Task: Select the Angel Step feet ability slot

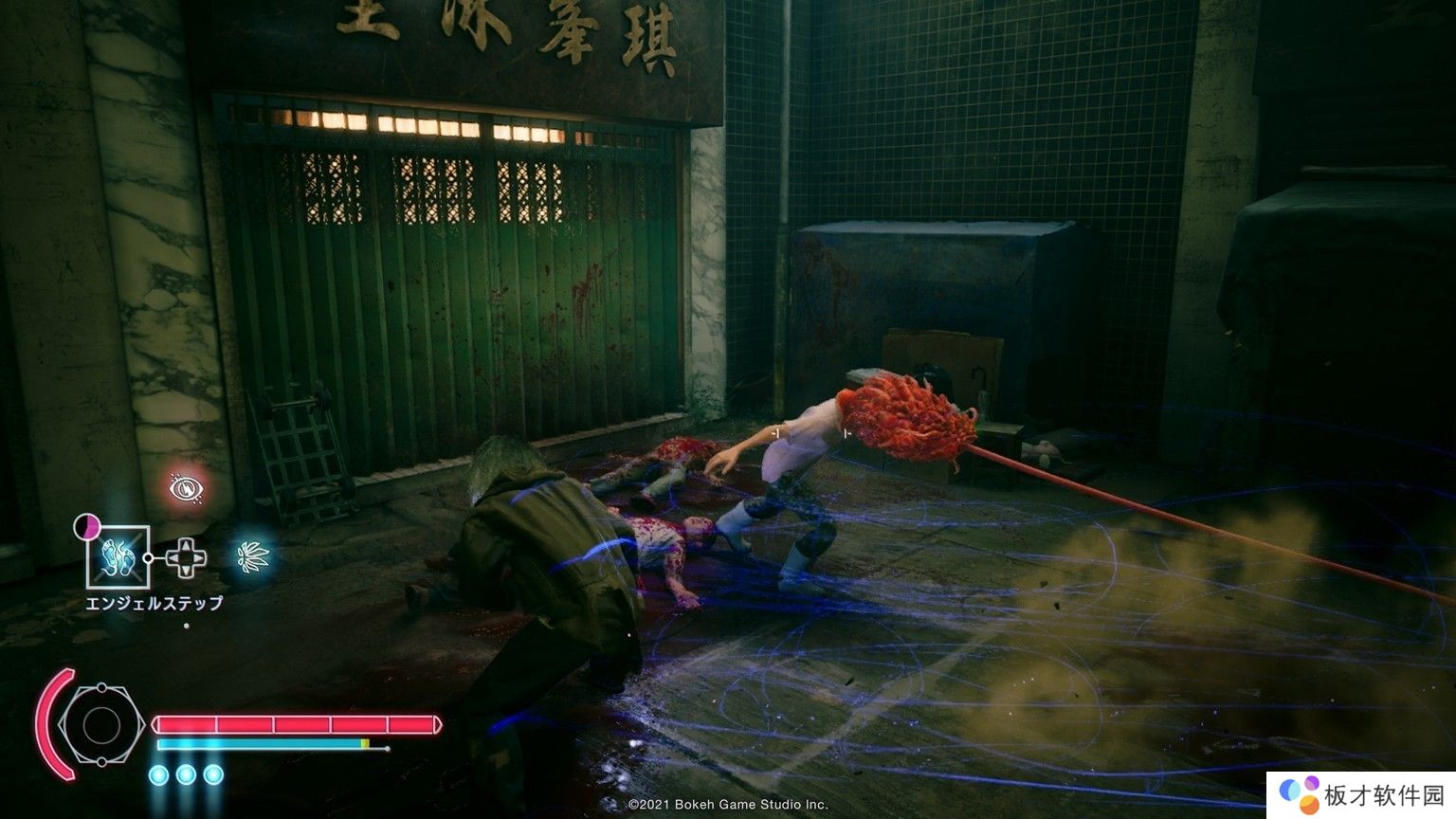Action: coord(118,556)
